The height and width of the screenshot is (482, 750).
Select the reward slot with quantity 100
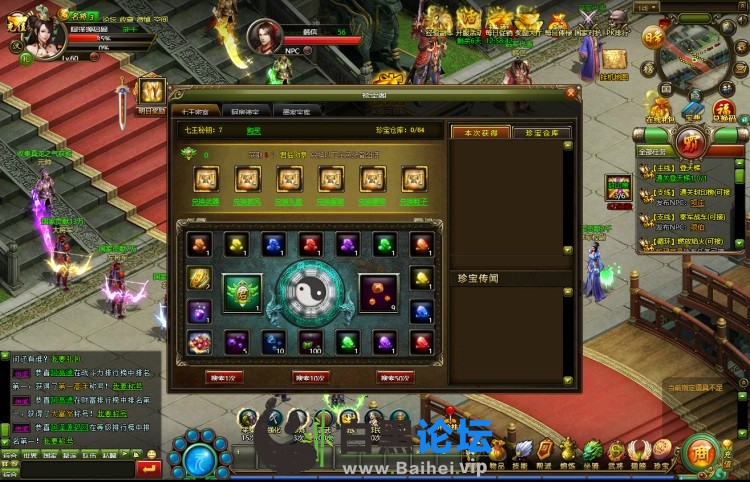(311, 342)
